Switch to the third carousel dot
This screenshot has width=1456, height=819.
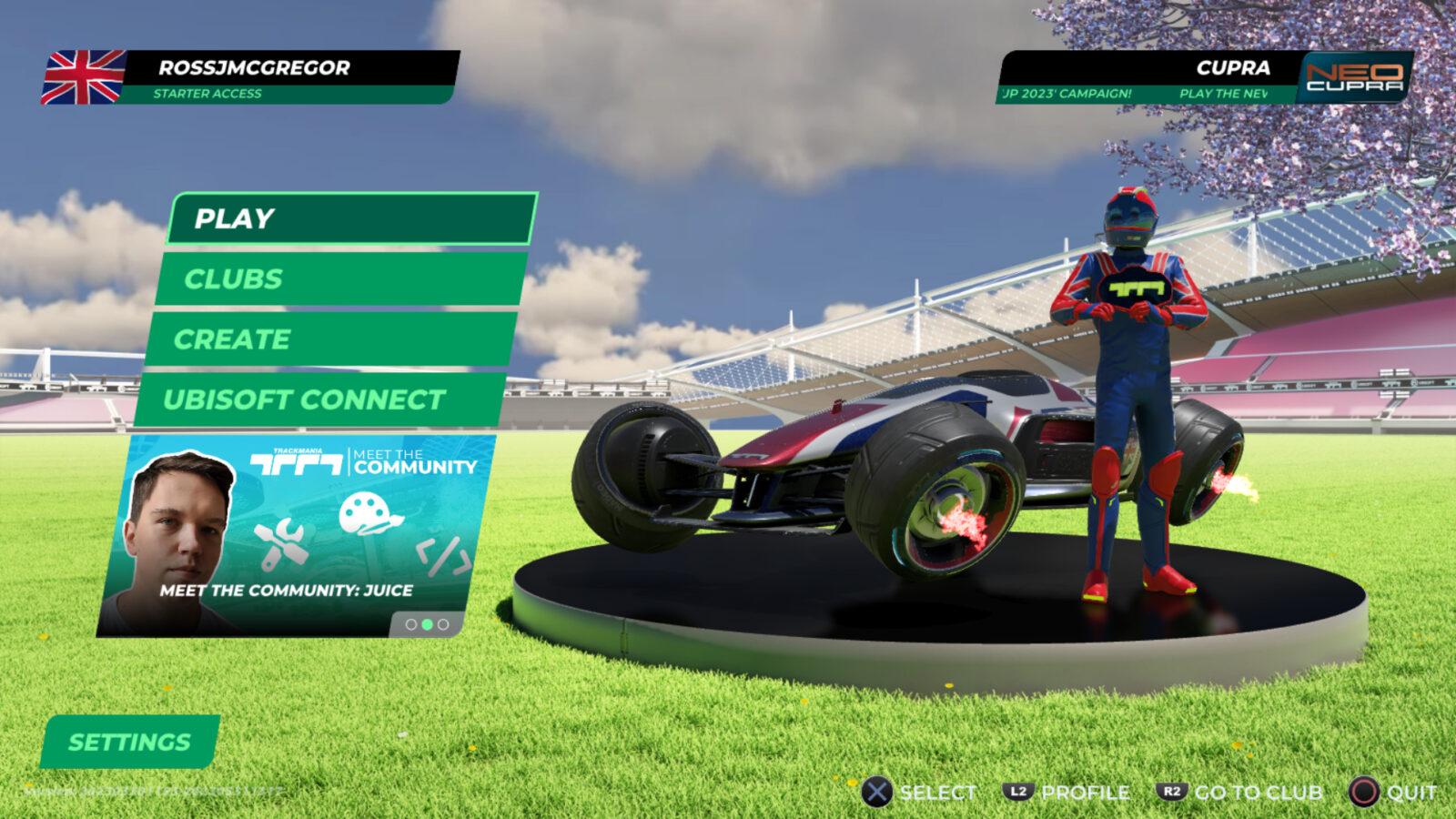pos(442,625)
